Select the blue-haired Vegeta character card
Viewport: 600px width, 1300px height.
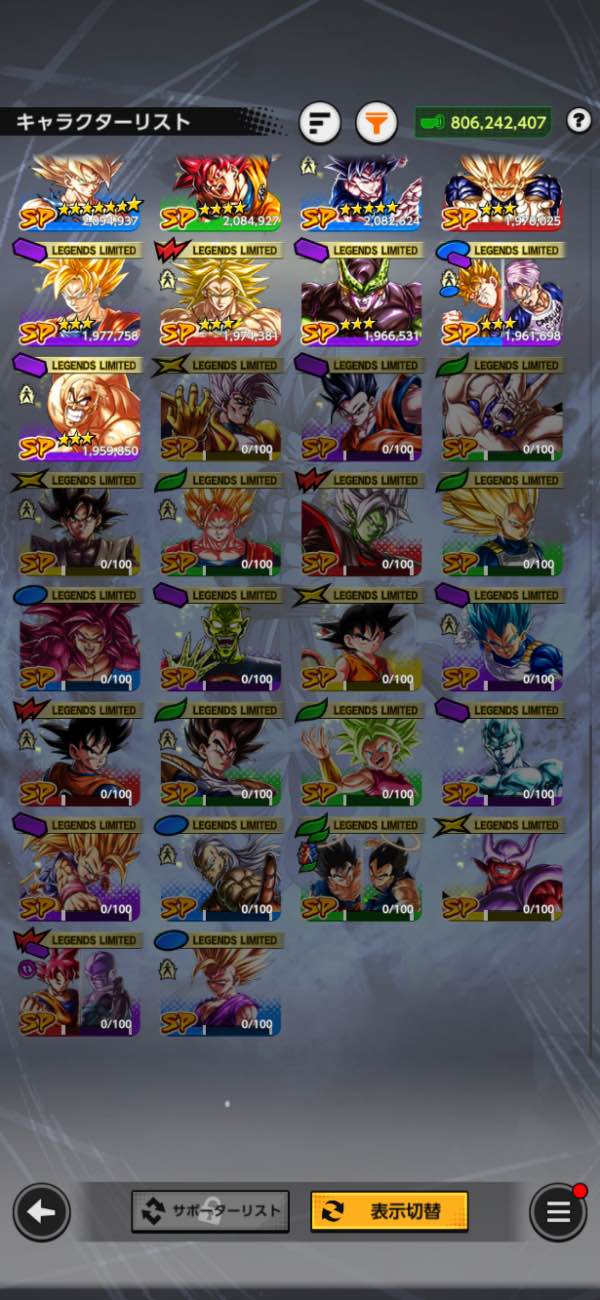click(502, 647)
